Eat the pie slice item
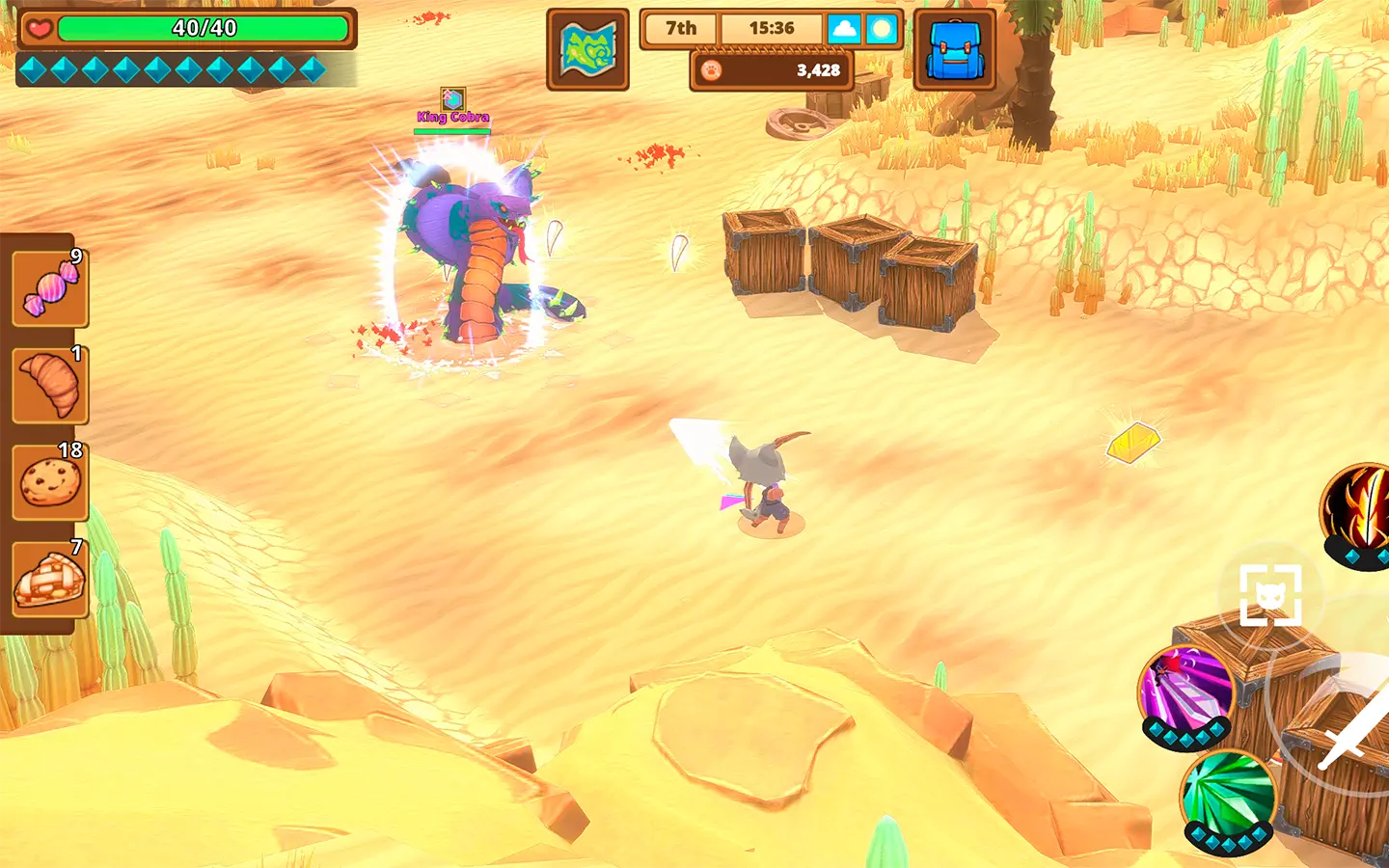The height and width of the screenshot is (868, 1389). pos(50,579)
